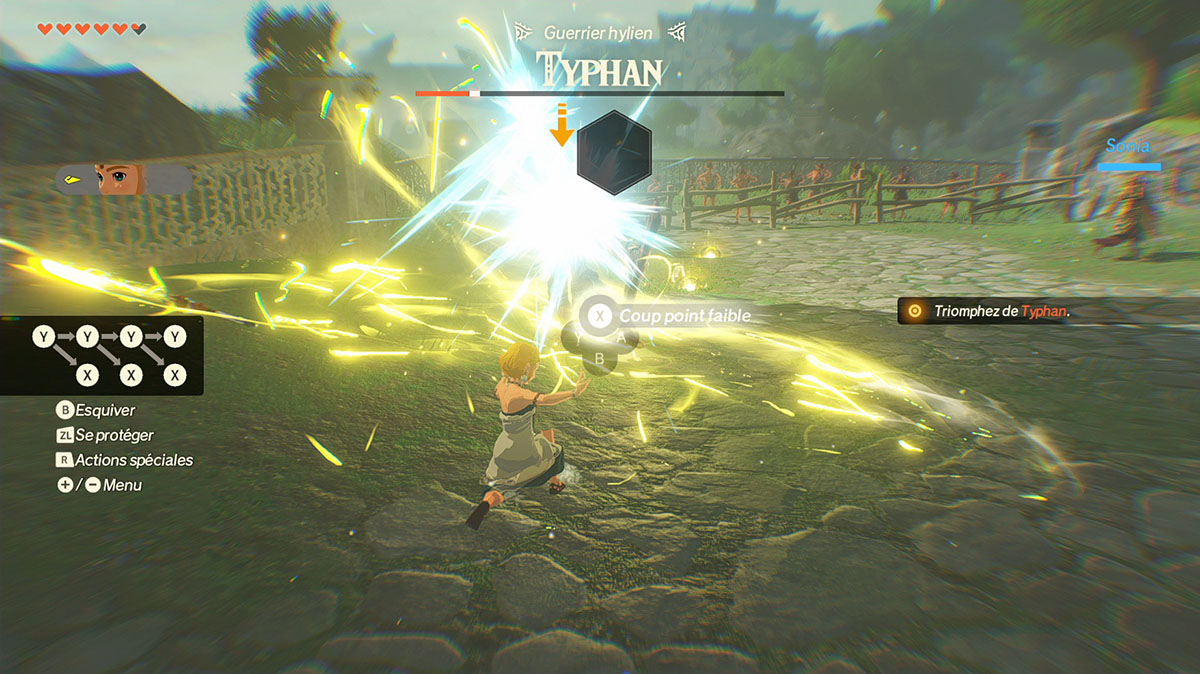Viewport: 1200px width, 674px height.
Task: Select the Sonia ally name marker
Action: tap(1128, 146)
